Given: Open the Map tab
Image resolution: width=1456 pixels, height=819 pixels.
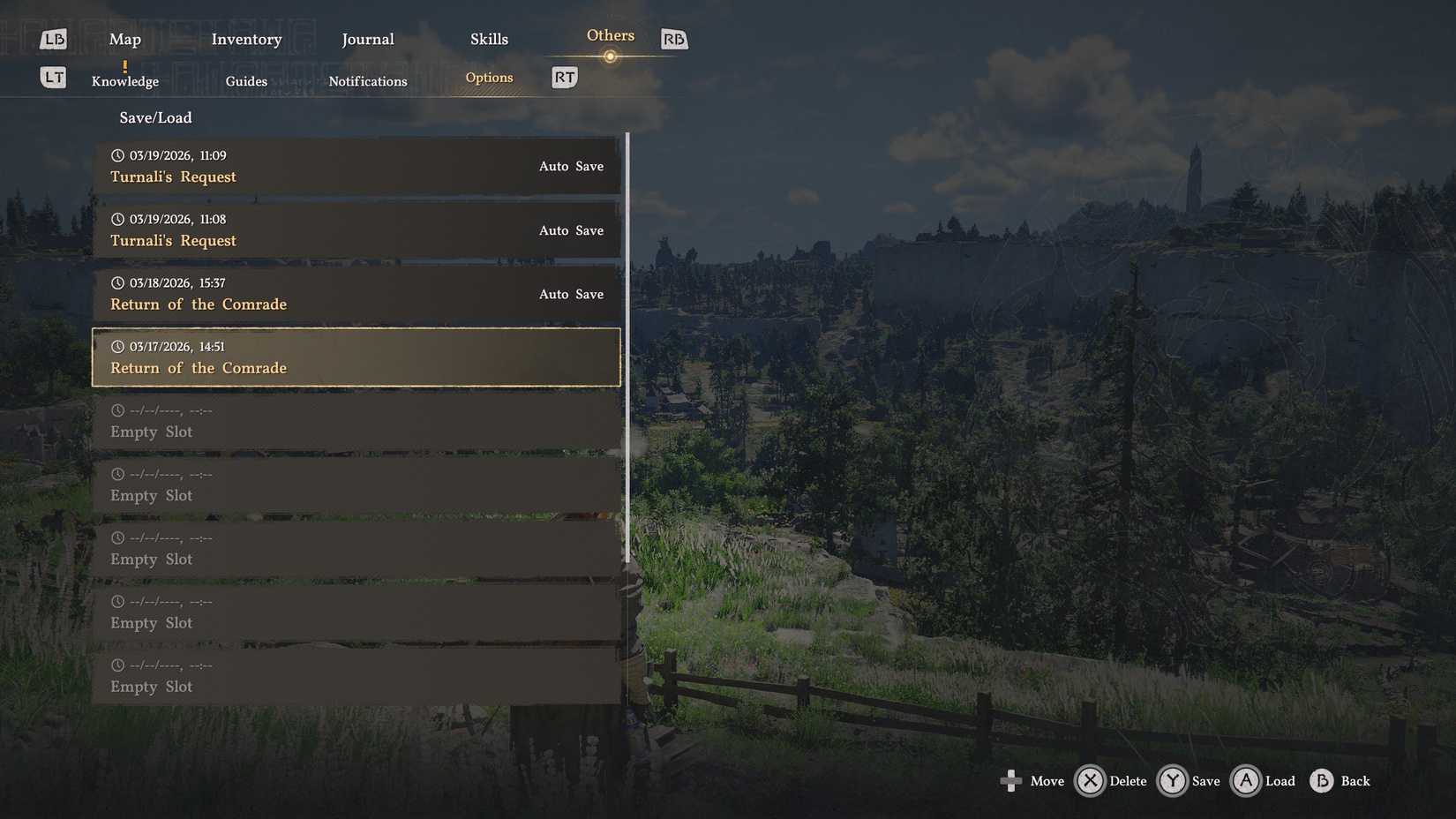Looking at the screenshot, I should 124,39.
